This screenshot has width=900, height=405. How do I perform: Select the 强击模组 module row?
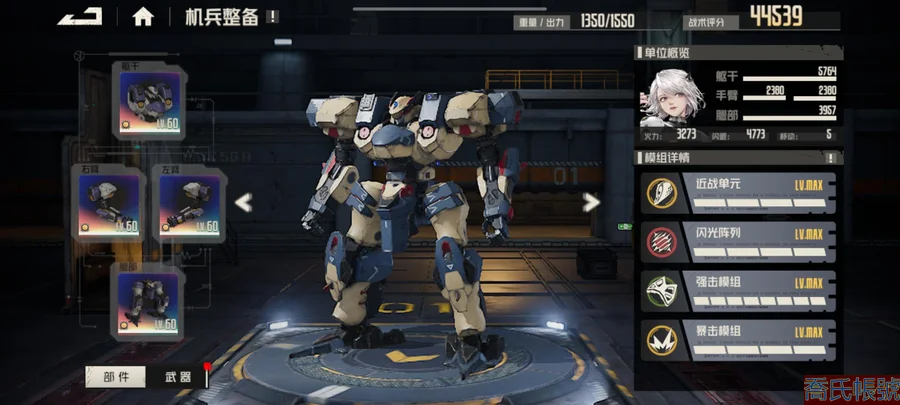click(x=738, y=290)
